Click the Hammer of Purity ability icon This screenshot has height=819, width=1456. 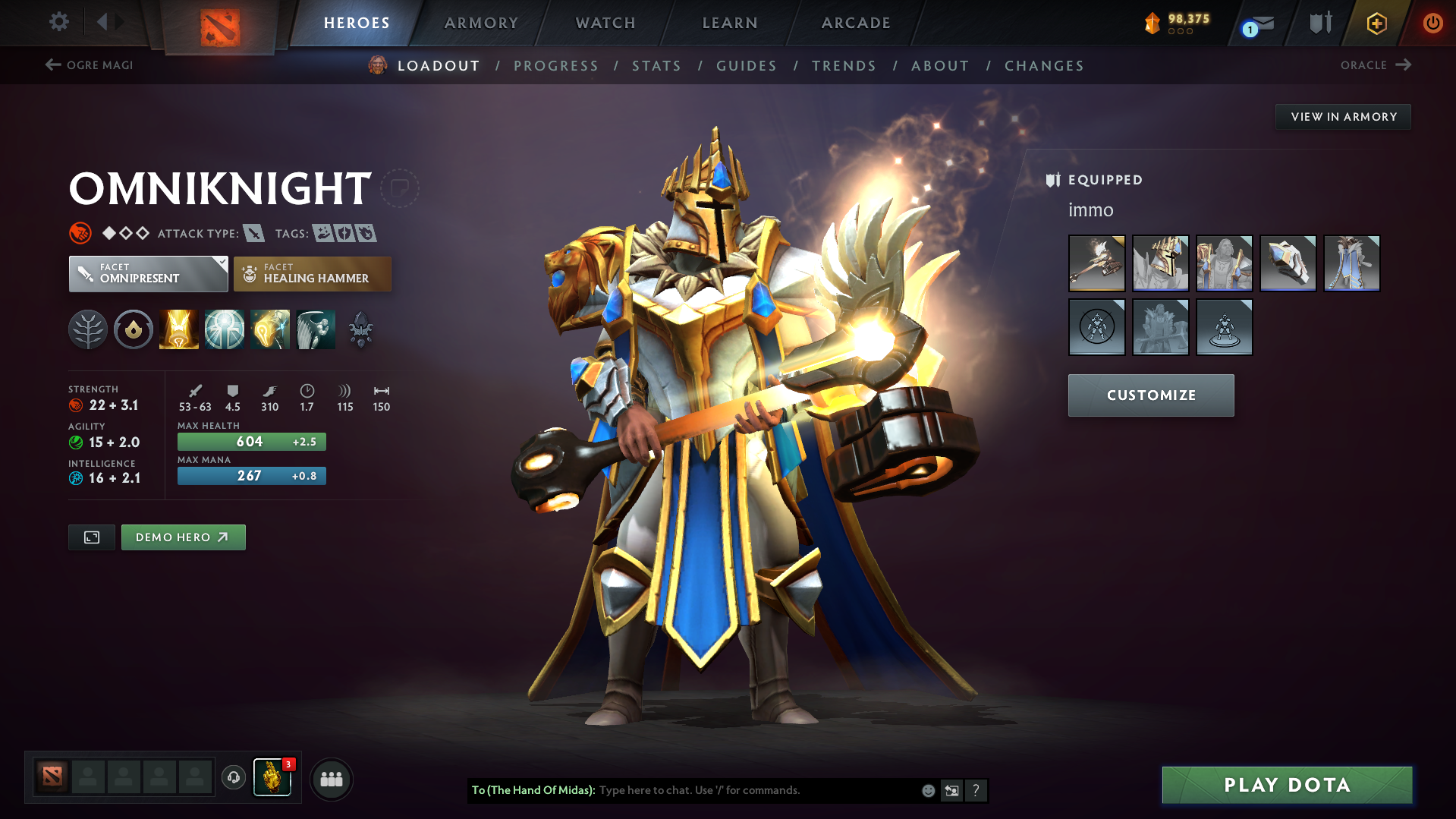[269, 329]
